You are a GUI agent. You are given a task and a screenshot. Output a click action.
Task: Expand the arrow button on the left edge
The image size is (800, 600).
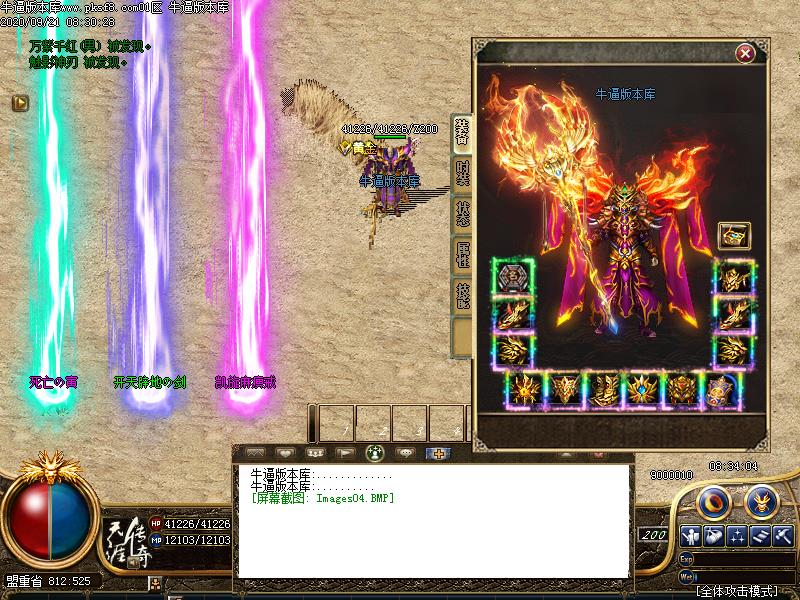(19, 102)
